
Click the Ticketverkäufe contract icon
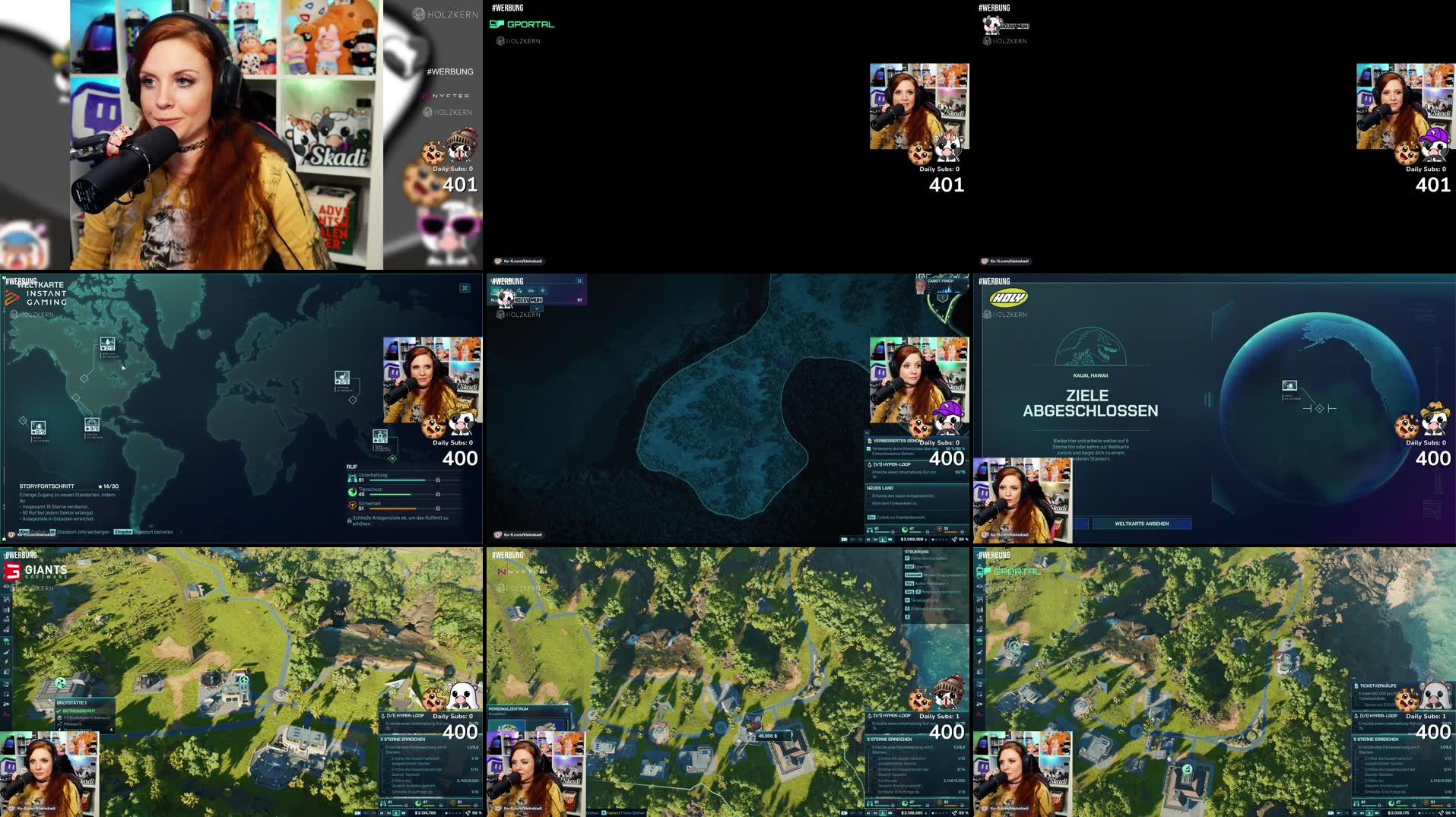1356,686
